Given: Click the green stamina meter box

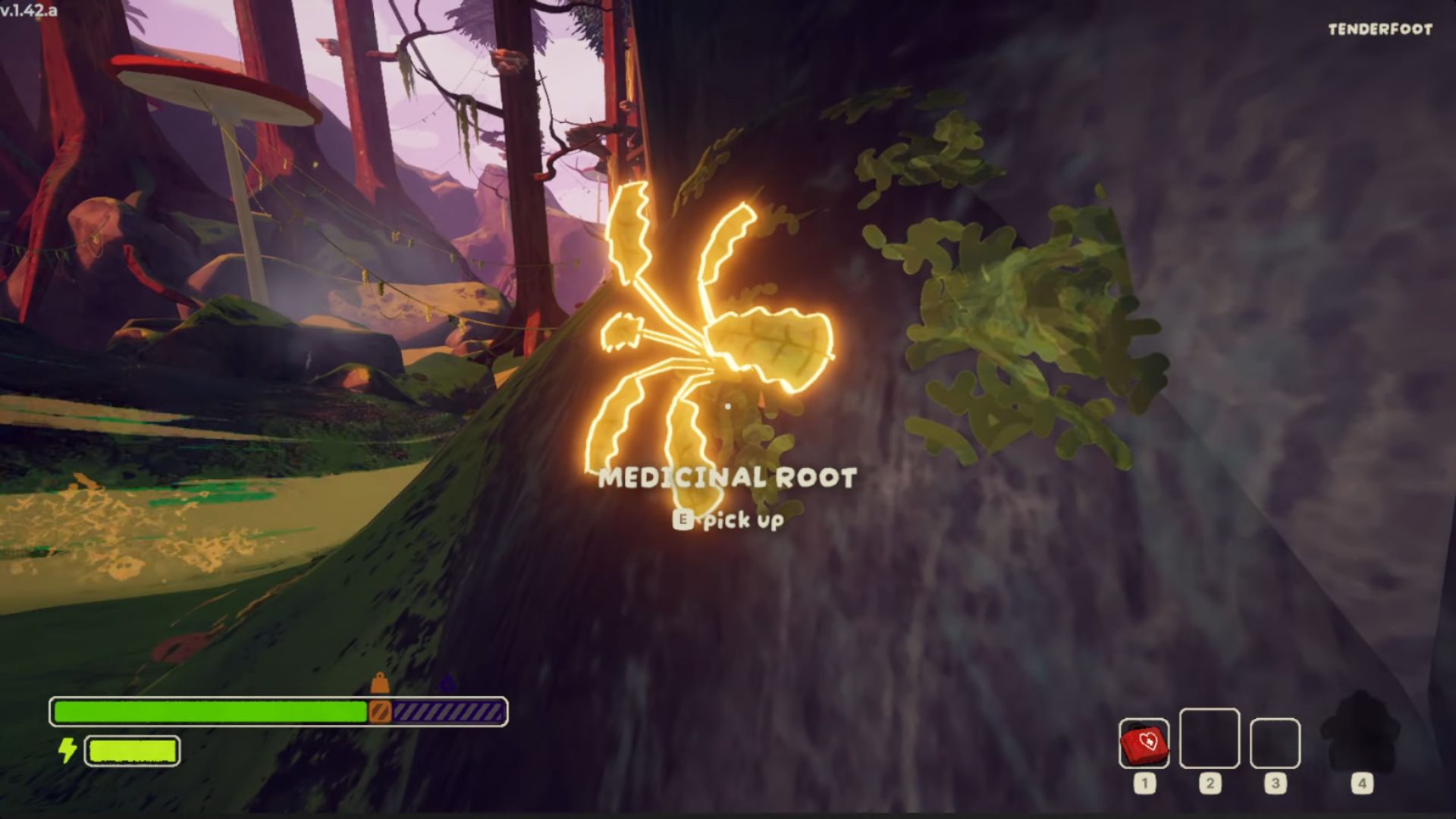Looking at the screenshot, I should tap(133, 752).
